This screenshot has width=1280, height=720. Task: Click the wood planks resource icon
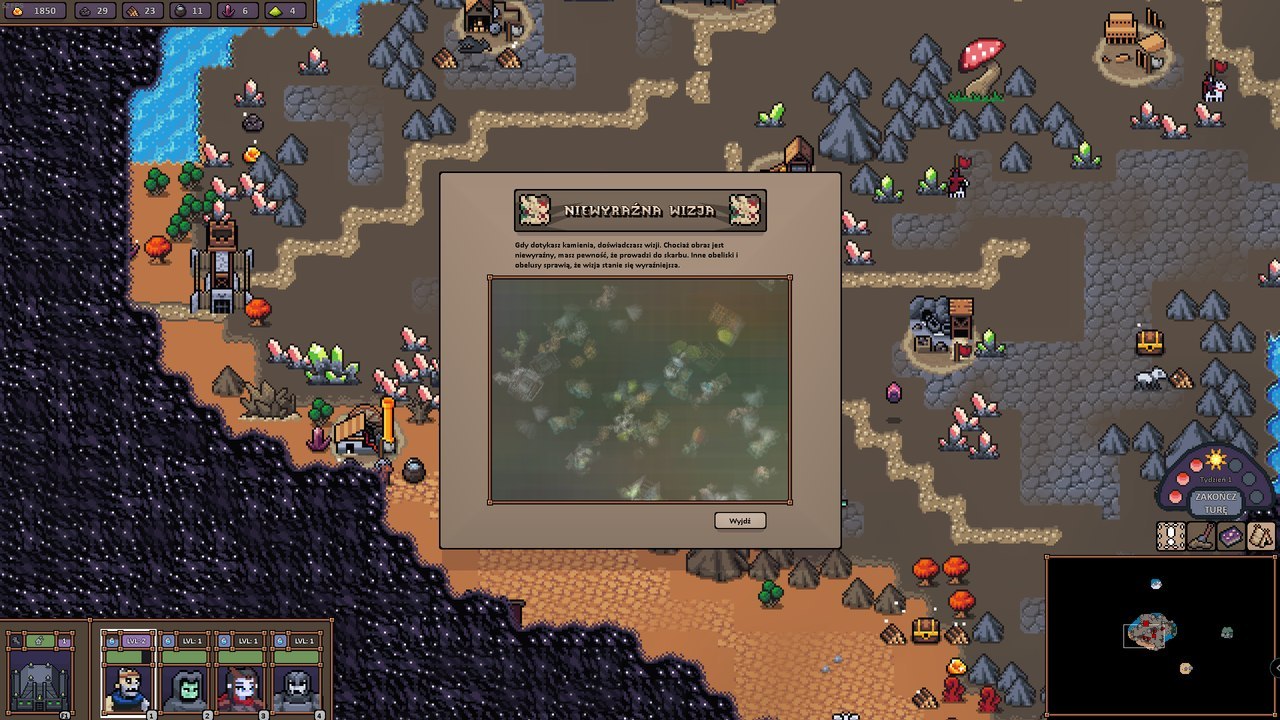click(131, 11)
